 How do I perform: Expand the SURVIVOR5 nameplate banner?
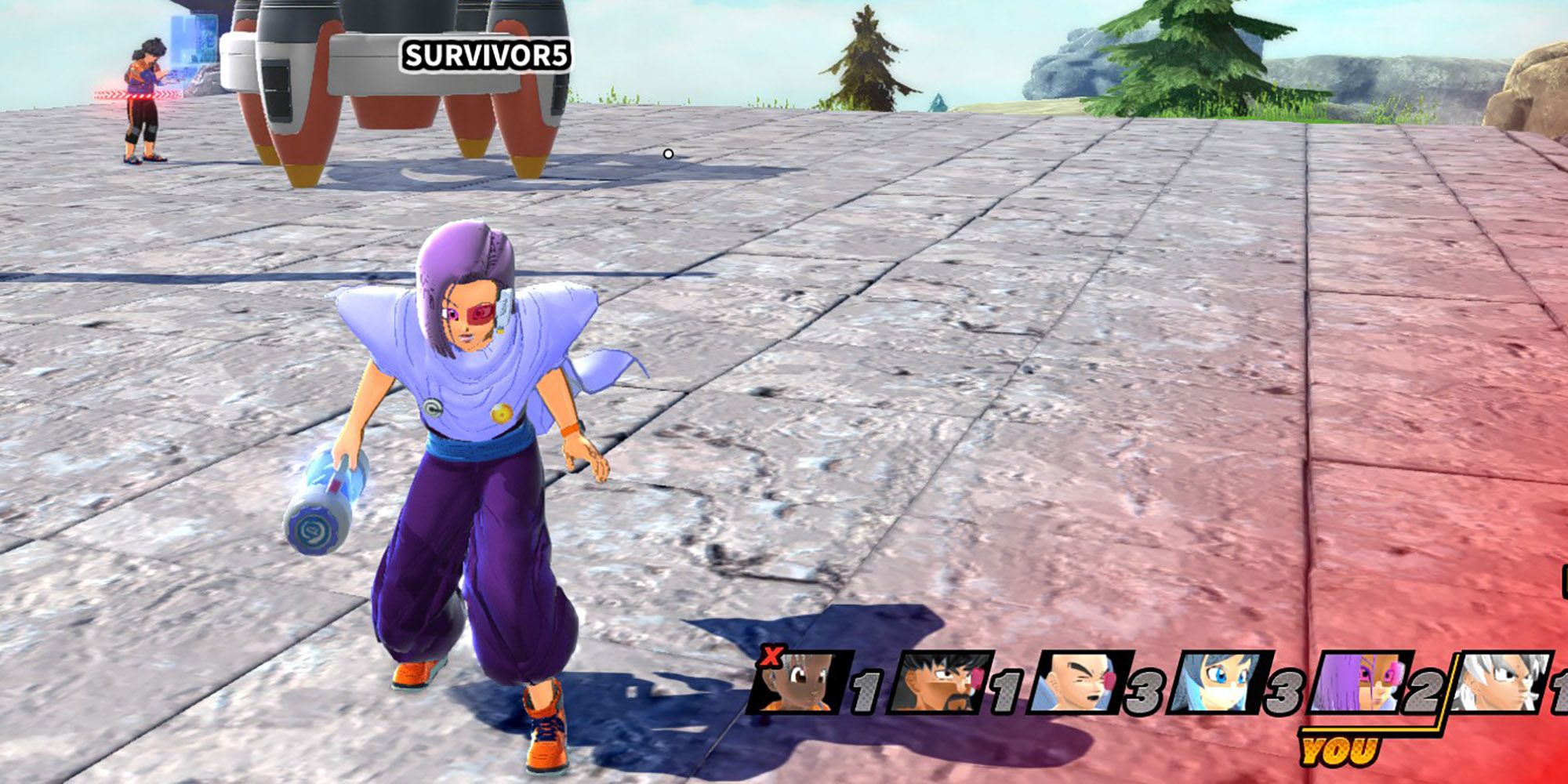pos(486,55)
